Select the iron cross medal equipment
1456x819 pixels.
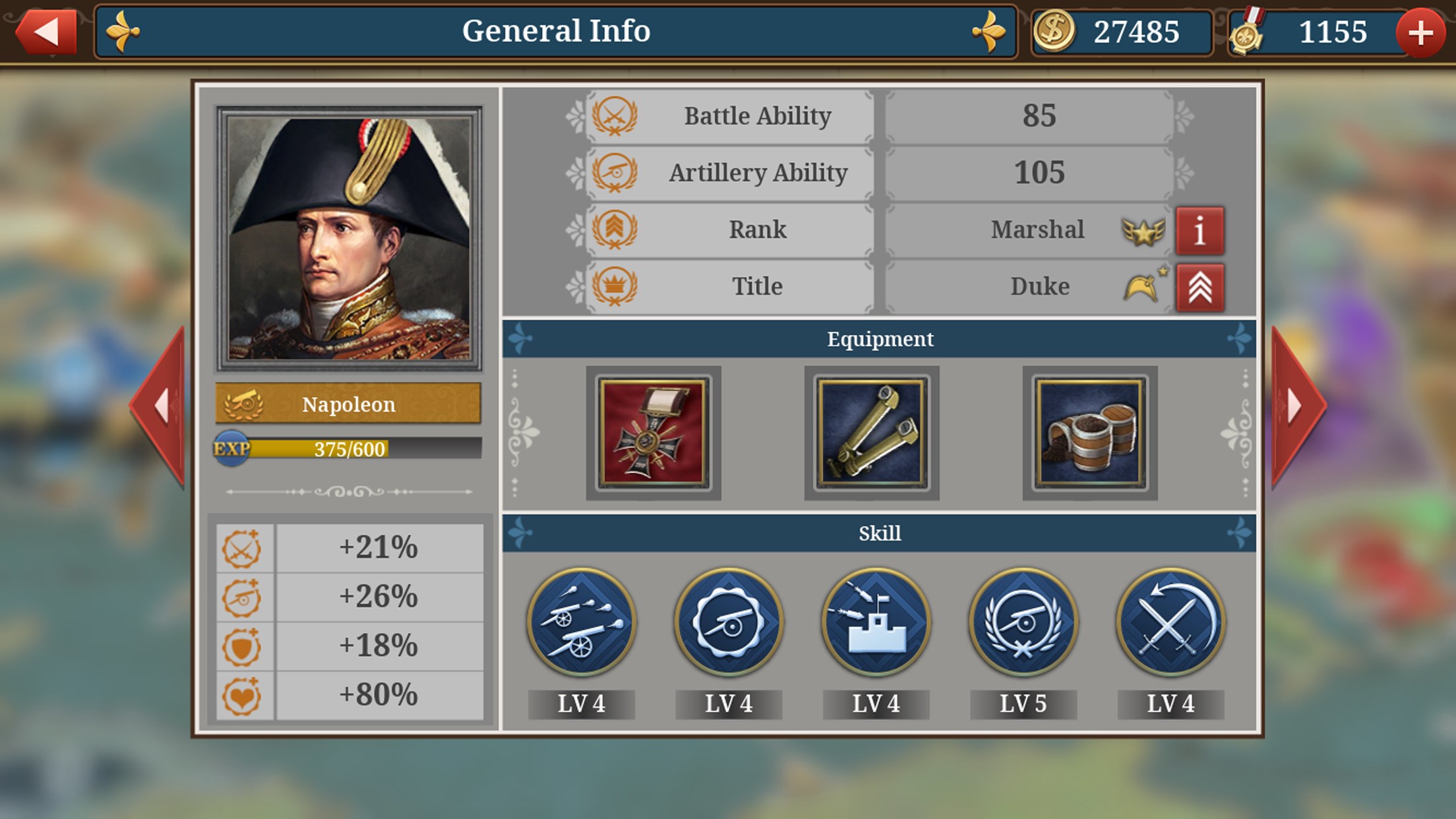(653, 433)
